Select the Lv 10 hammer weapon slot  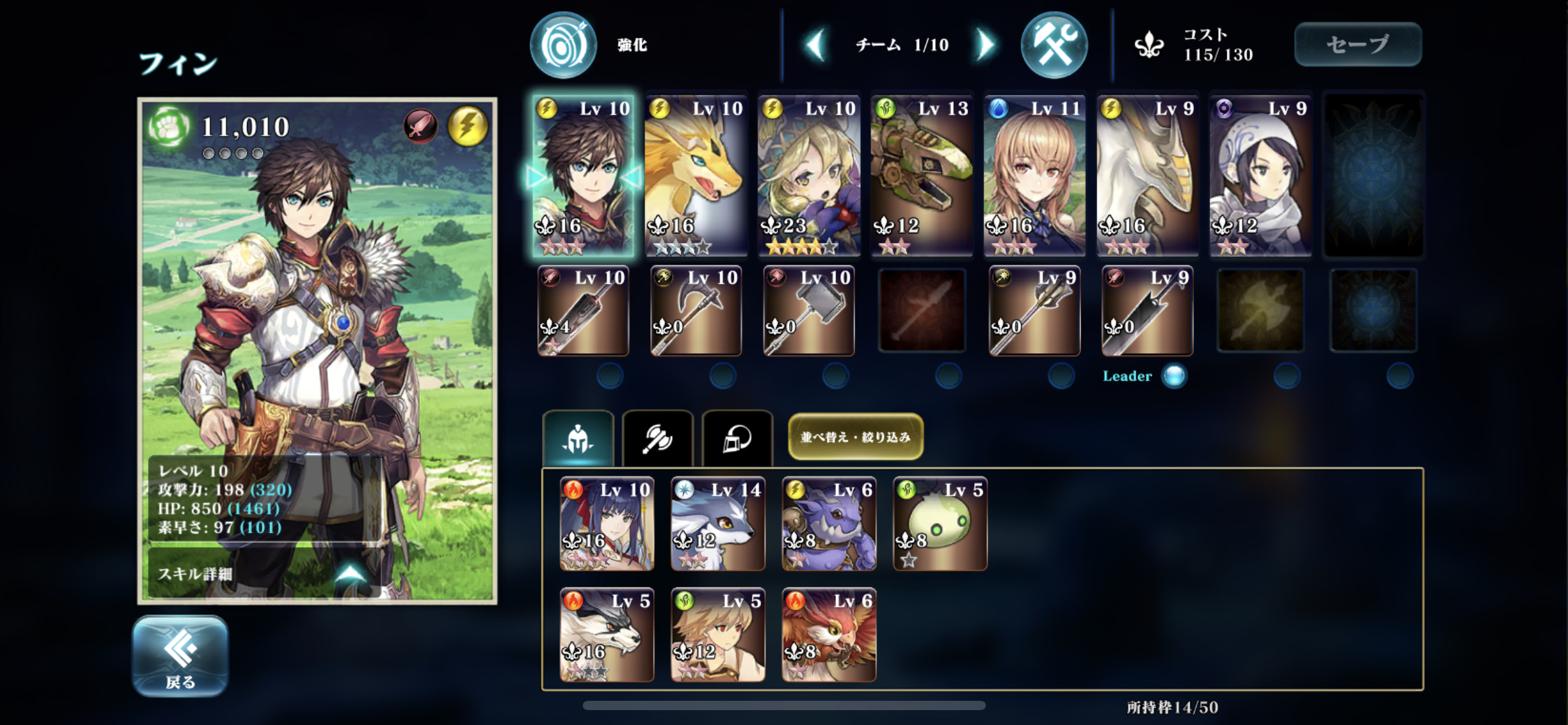[x=808, y=310]
